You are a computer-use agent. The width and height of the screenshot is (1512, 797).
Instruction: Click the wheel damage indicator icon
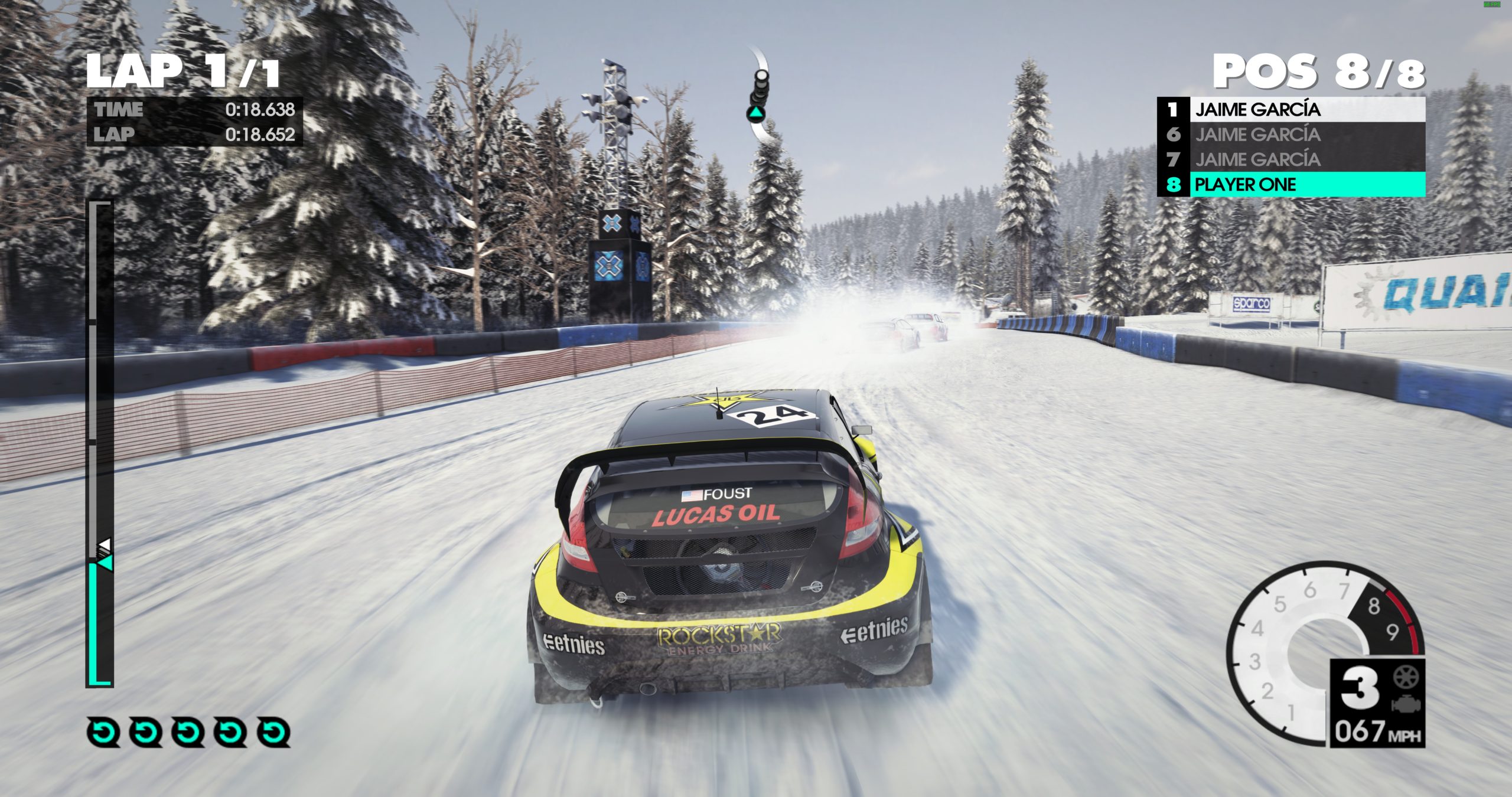point(1406,677)
